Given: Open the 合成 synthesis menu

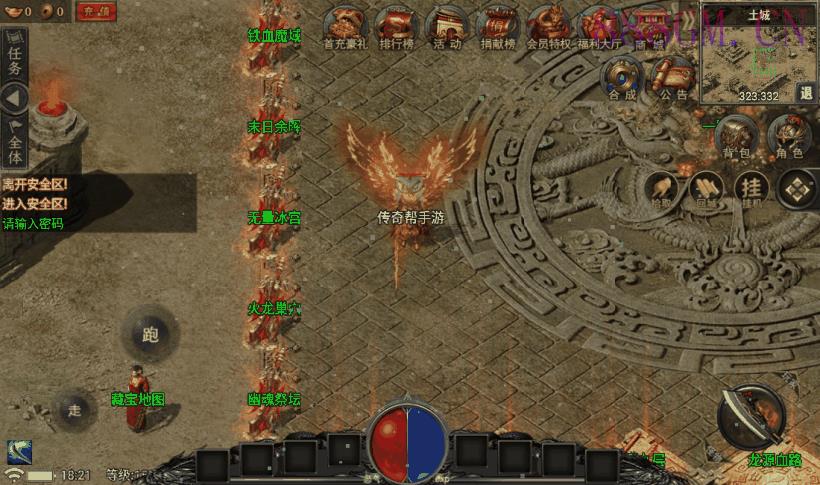Looking at the screenshot, I should pos(623,76).
